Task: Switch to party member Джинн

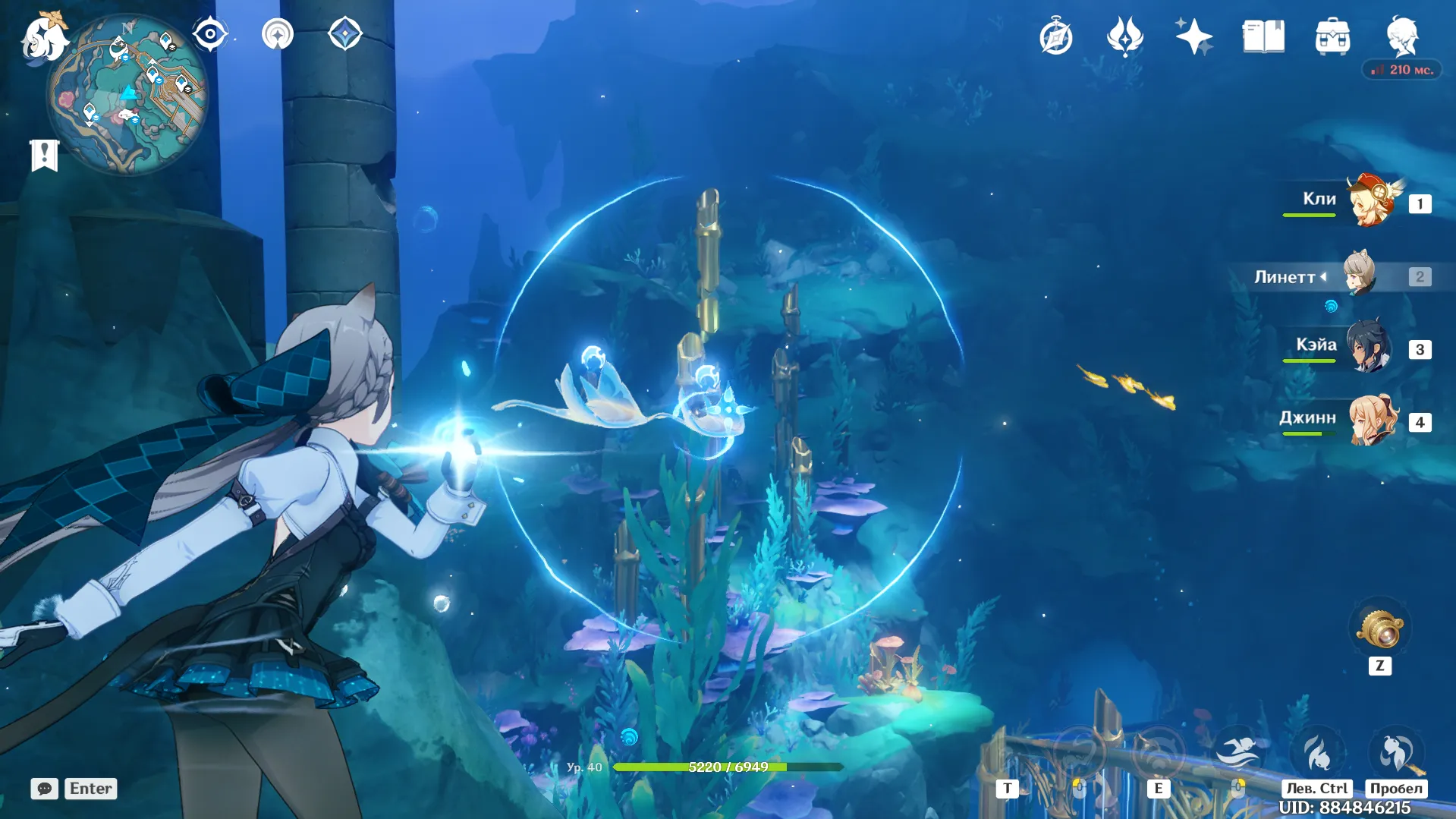Action: point(1372,420)
